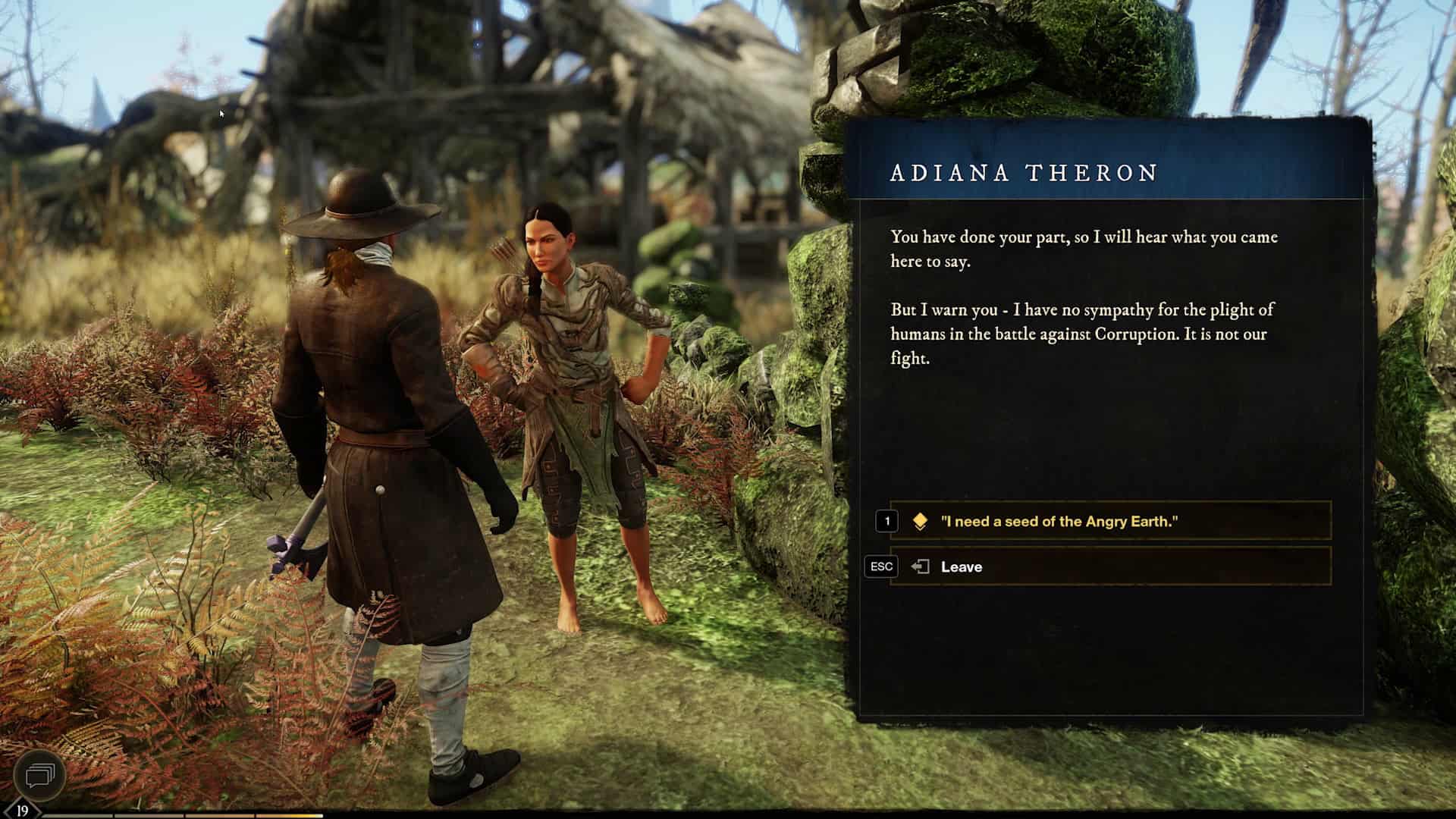Click the ESC key badge
The width and height of the screenshot is (1456, 819).
tap(880, 566)
